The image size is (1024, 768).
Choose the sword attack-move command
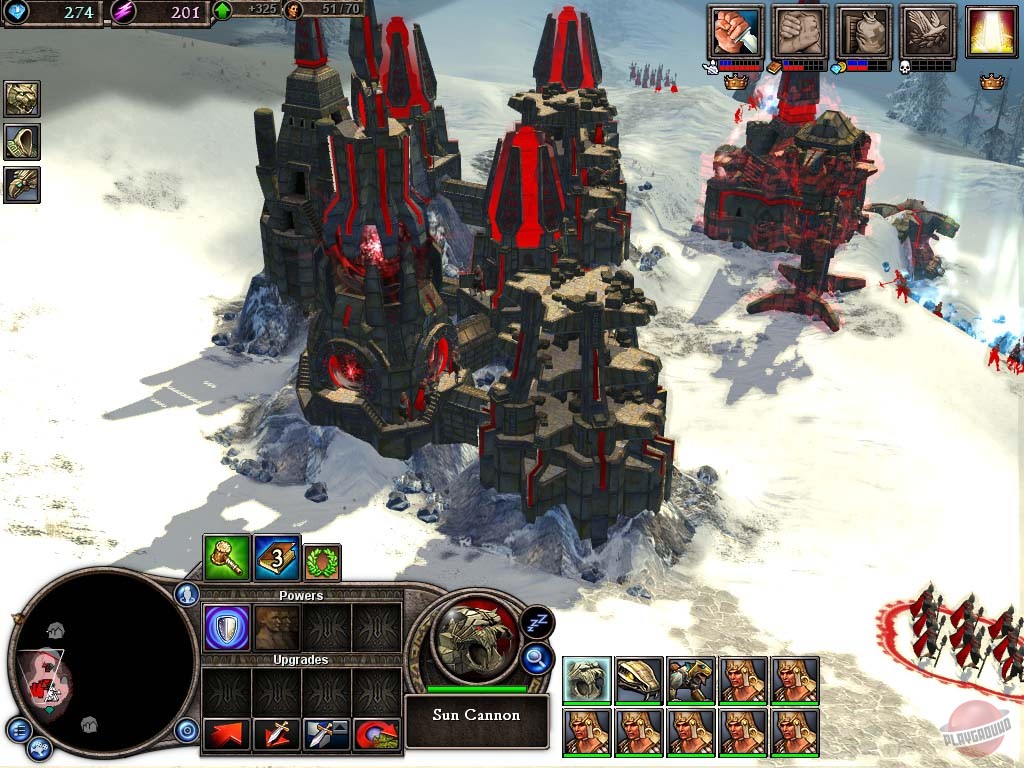pyautogui.click(x=277, y=735)
